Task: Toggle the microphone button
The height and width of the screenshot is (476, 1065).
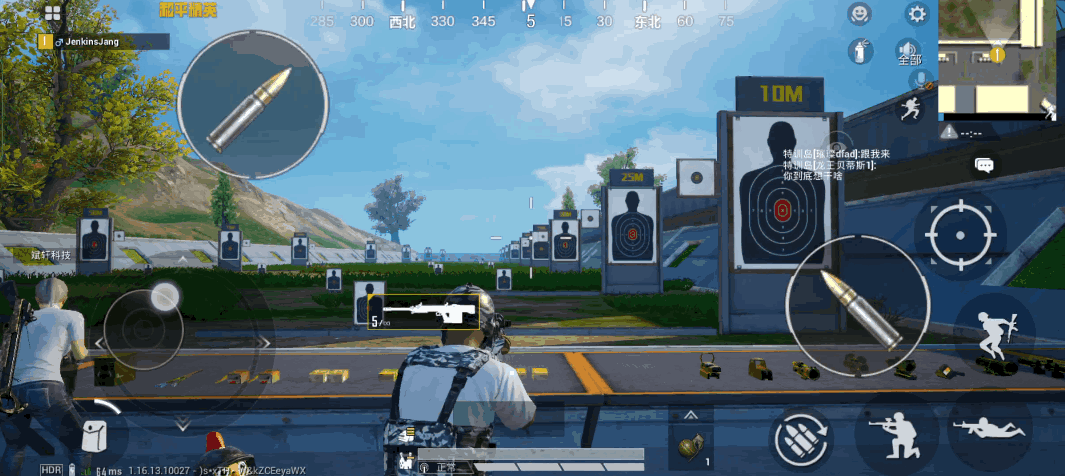Action: (x=918, y=79)
